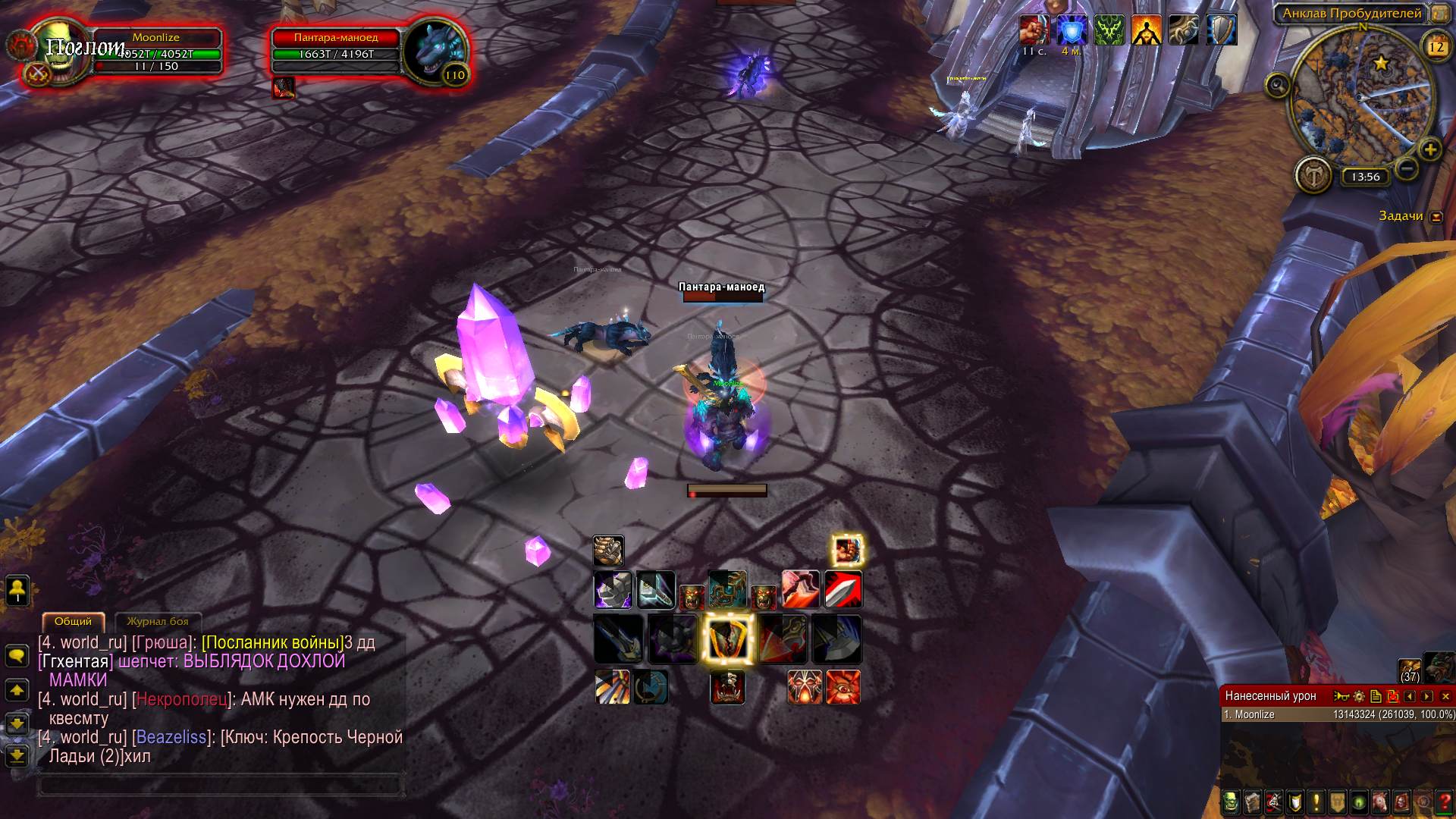Screen dimensions: 1456x819
Task: Open the class hall axe emblem button
Action: (1313, 176)
